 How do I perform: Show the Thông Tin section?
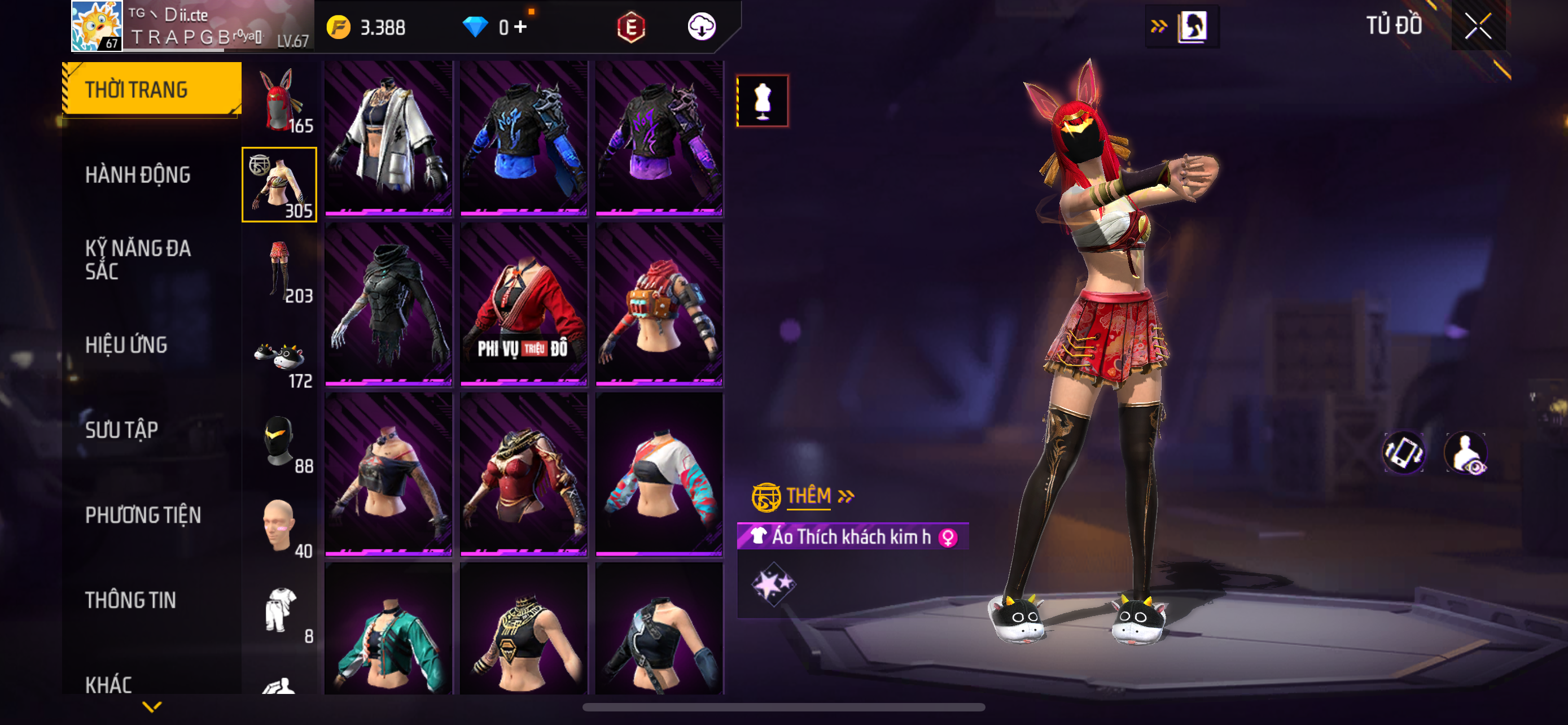click(x=130, y=600)
